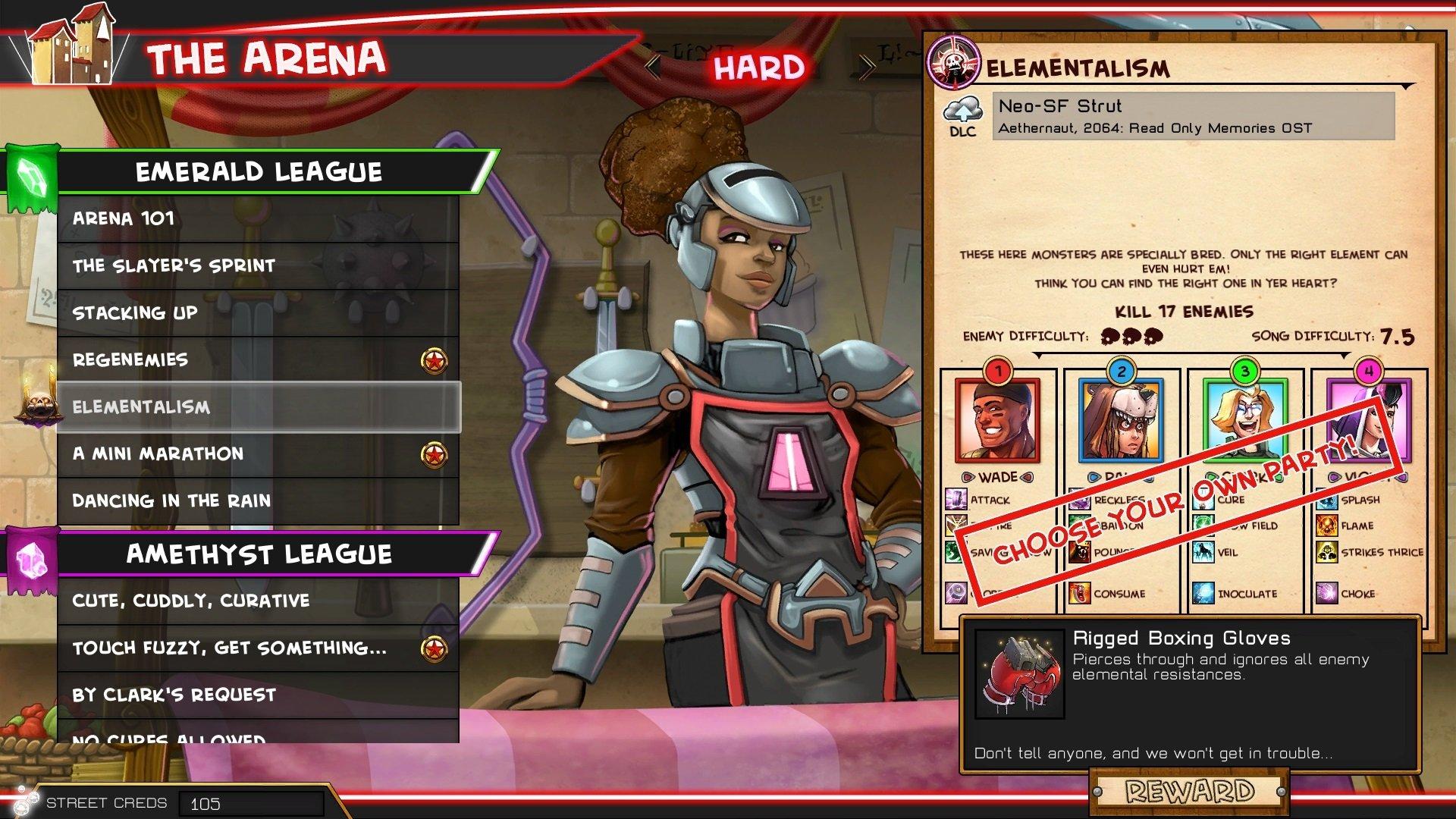
Task: Click the DLC cloud icon
Action: point(962,112)
